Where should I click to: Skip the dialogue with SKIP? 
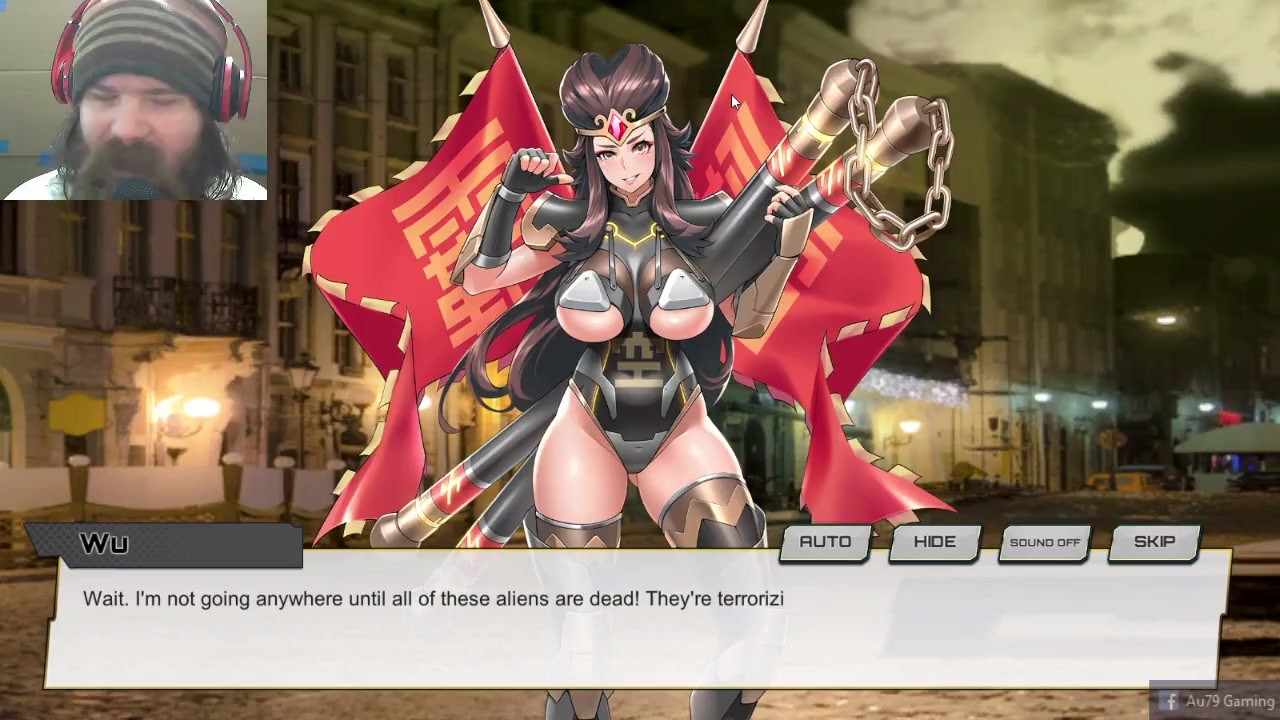(1154, 542)
